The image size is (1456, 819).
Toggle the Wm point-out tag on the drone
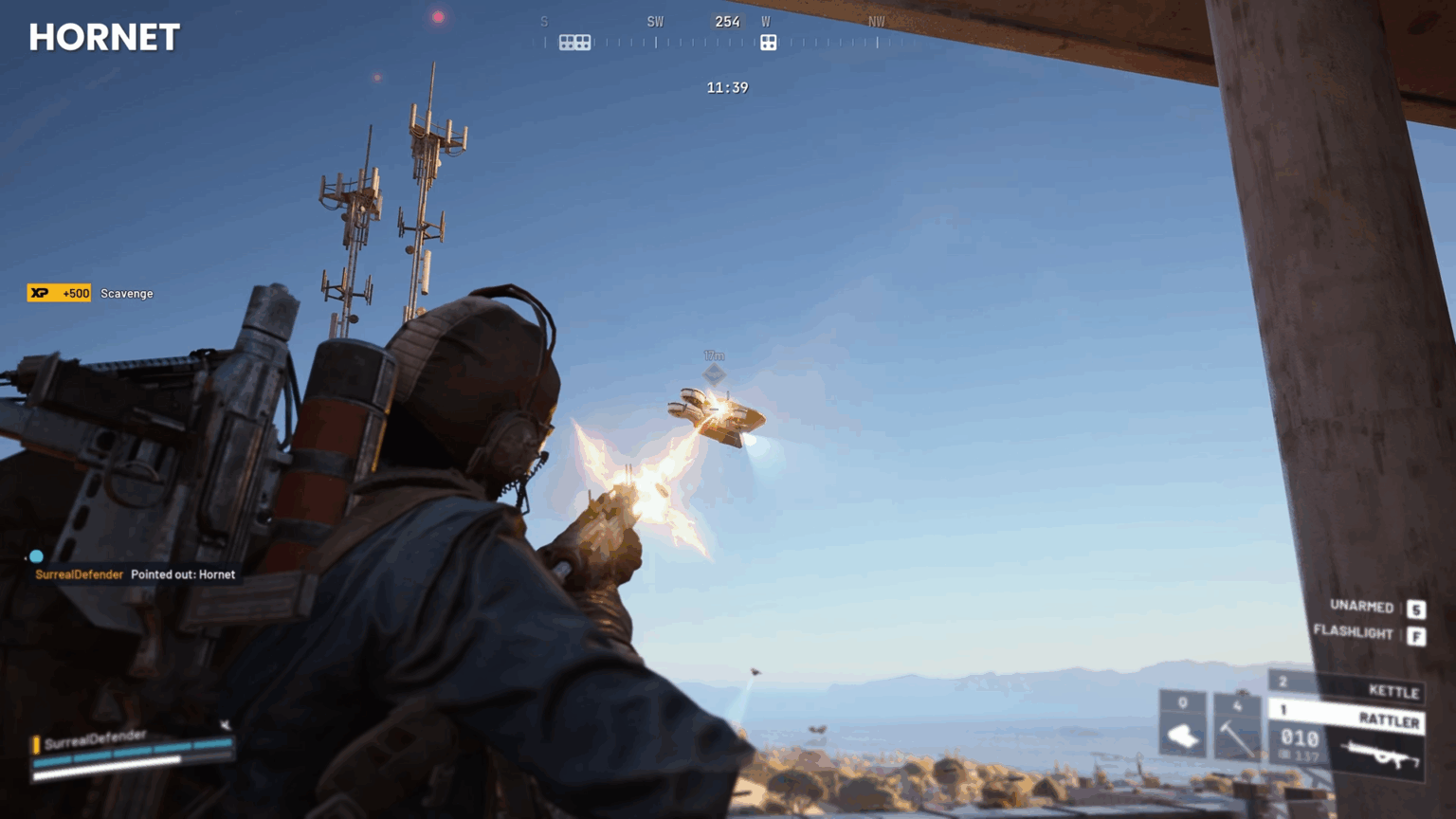[713, 355]
